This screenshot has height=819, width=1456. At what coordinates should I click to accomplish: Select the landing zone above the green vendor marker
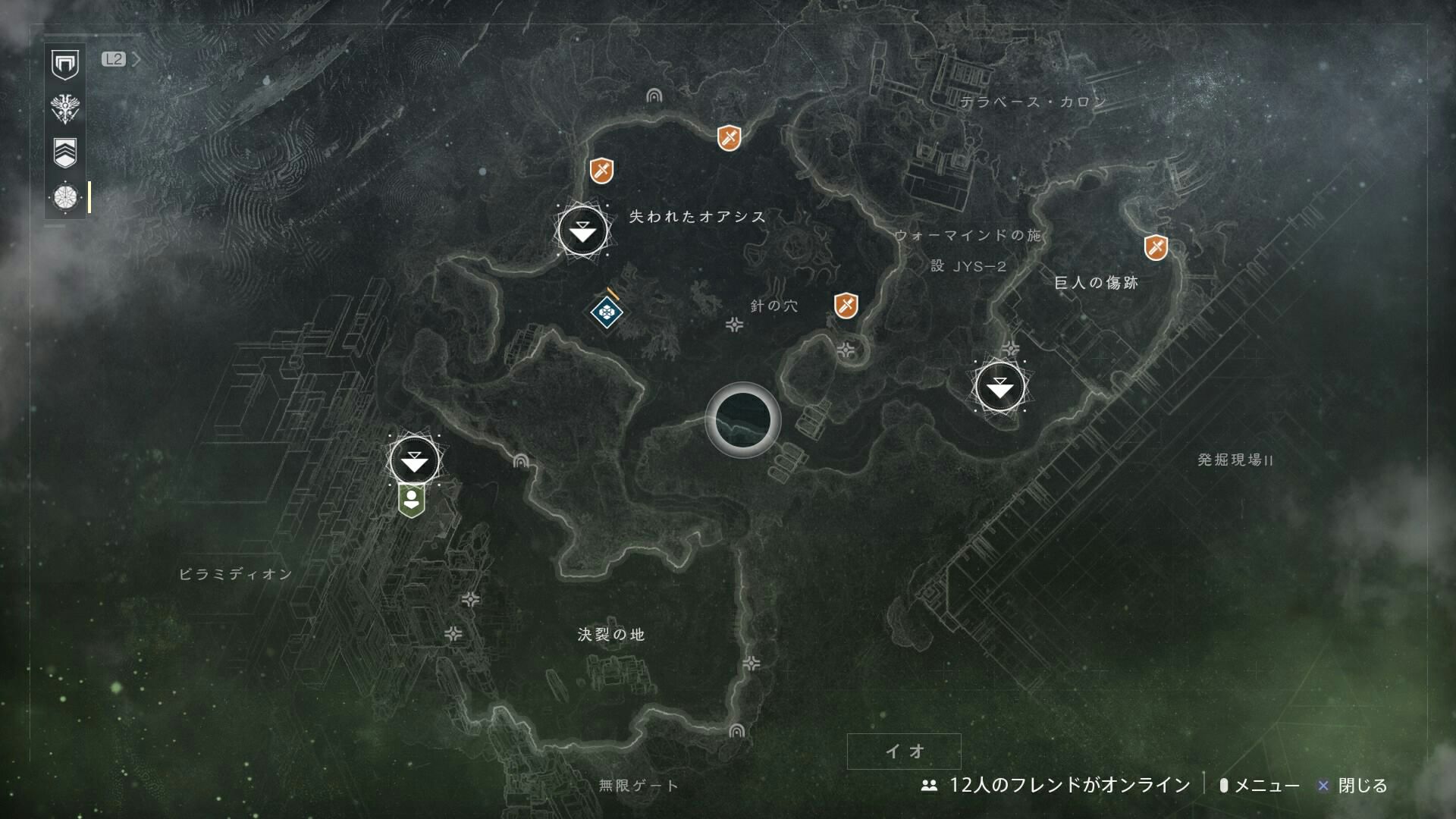pos(414,460)
